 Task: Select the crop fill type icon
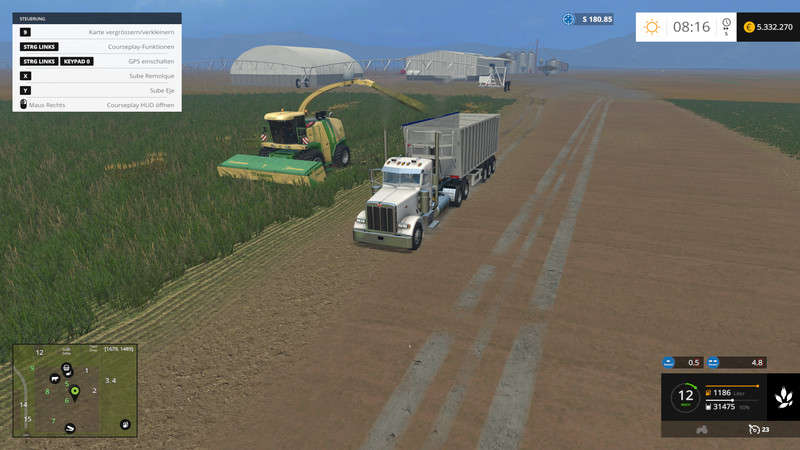(784, 398)
